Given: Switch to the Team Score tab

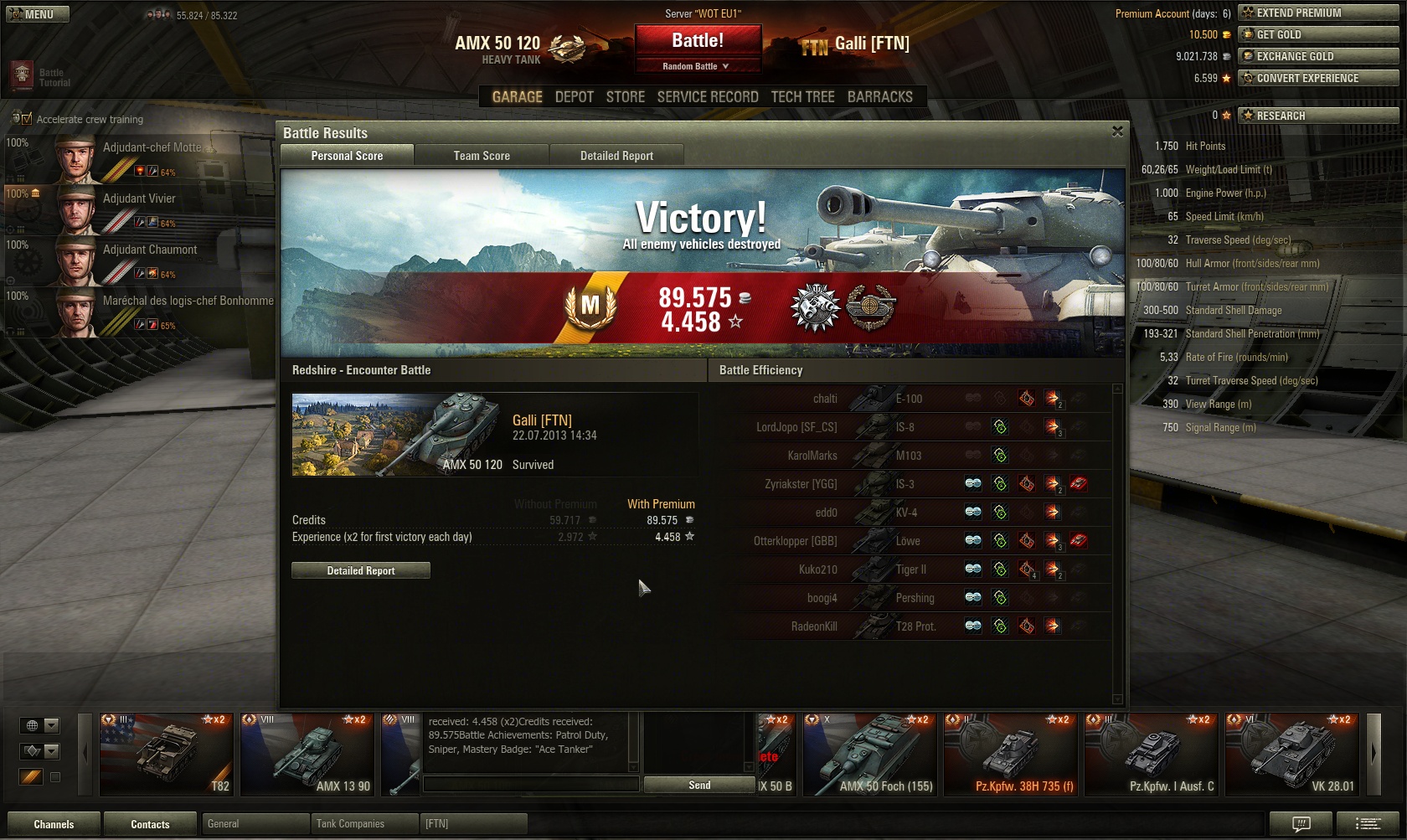Looking at the screenshot, I should (x=482, y=156).
